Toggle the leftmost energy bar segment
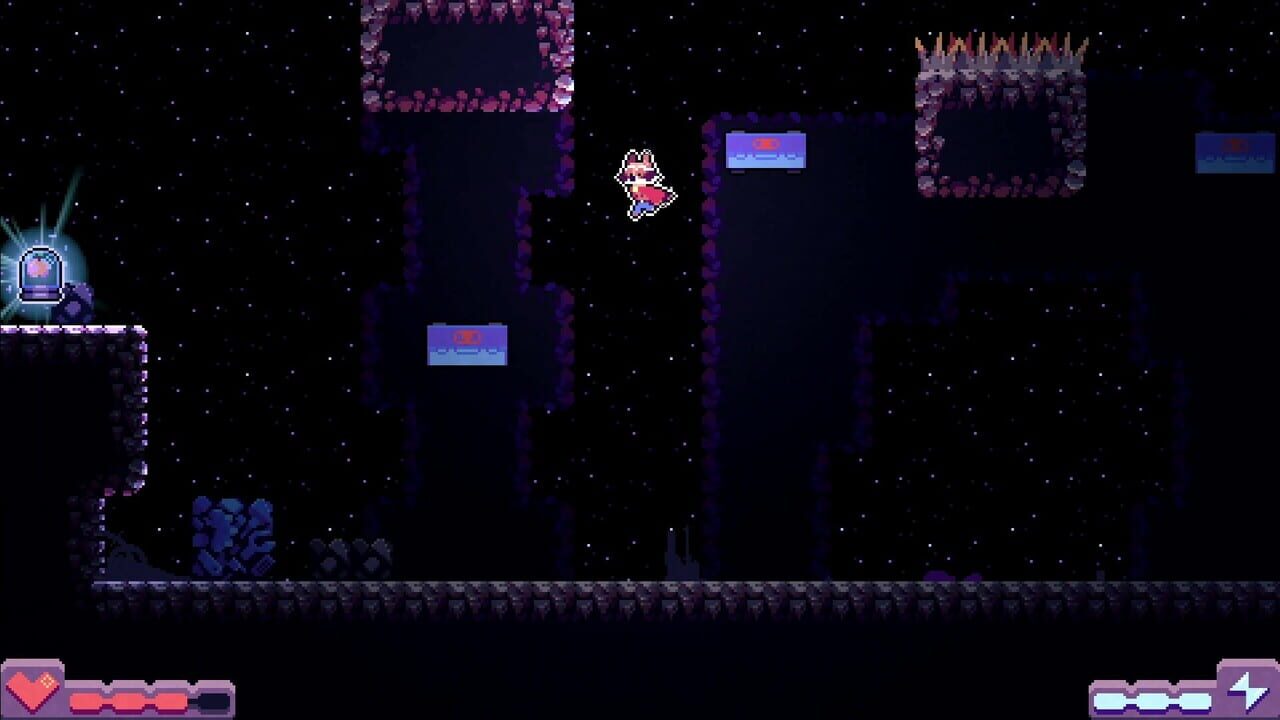The height and width of the screenshot is (720, 1280). click(x=1110, y=700)
